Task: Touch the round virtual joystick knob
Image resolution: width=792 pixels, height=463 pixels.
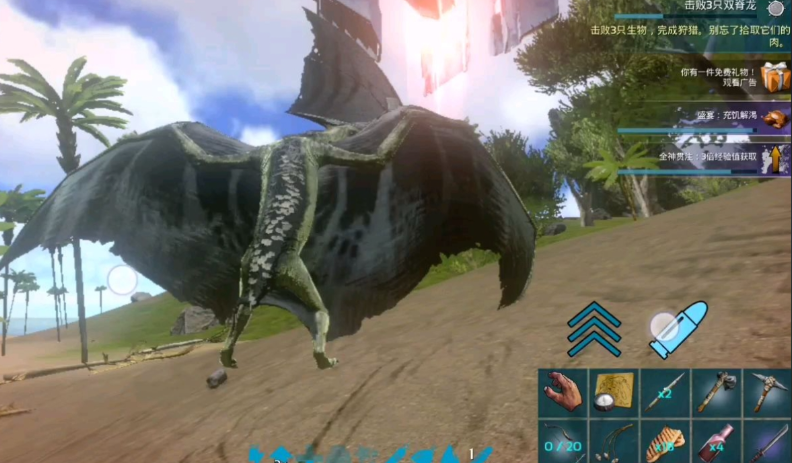Action: pyautogui.click(x=122, y=279)
